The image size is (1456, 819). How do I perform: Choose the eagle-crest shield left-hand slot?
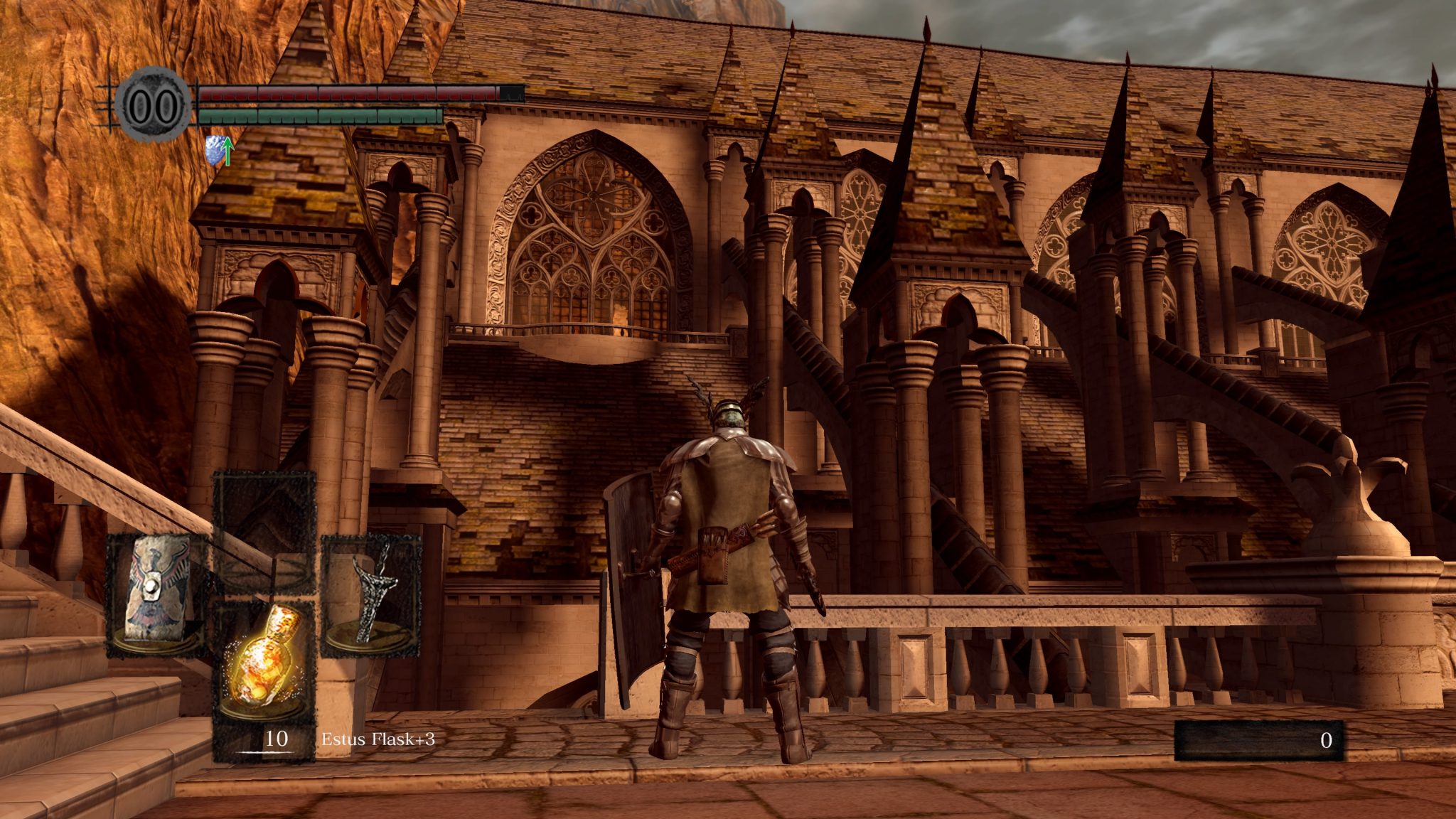pyautogui.click(x=157, y=596)
